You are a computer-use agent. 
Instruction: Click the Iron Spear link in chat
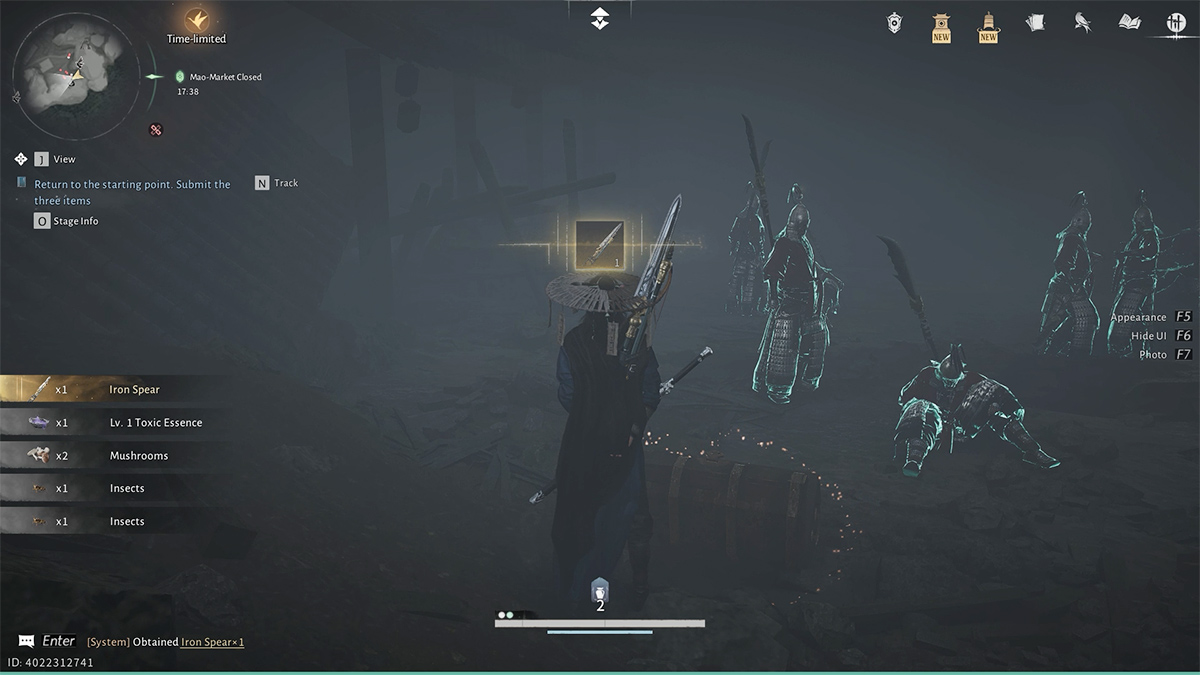[x=212, y=642]
